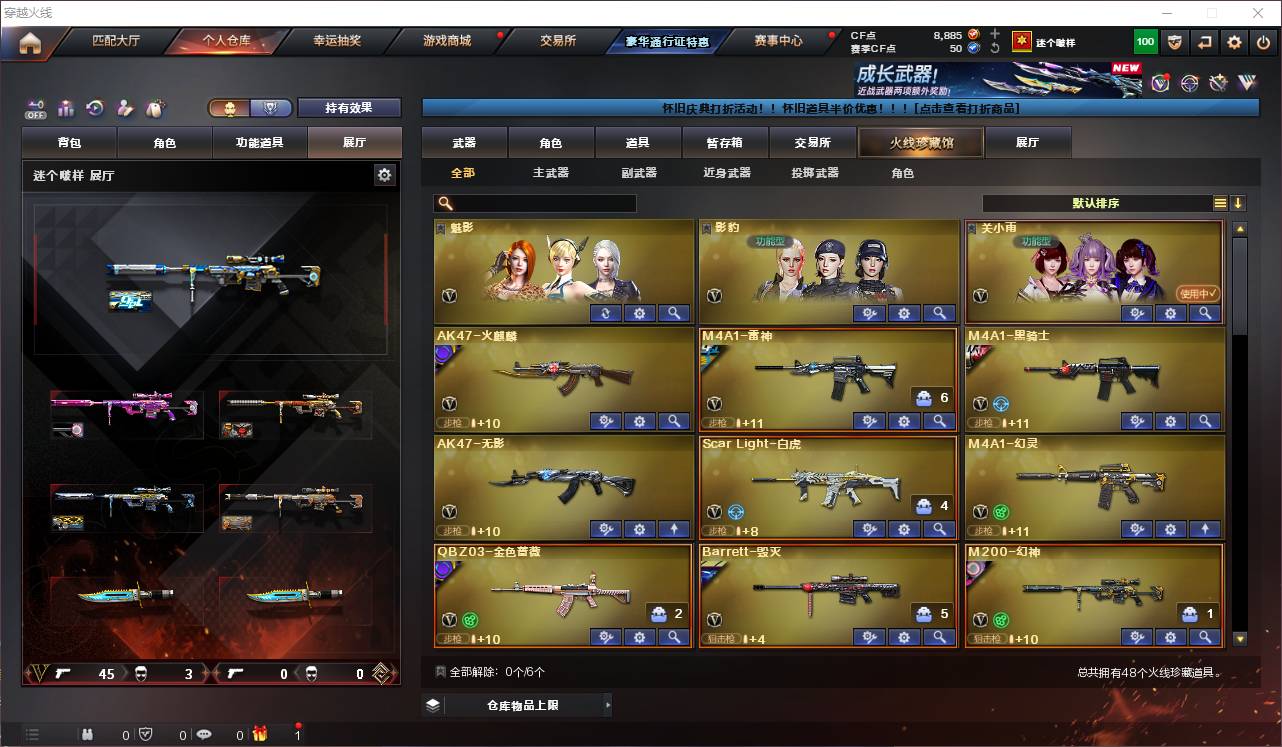The height and width of the screenshot is (747, 1282).
Task: Click the magnifier icon on AK47-火麒麟 card
Action: pyautogui.click(x=675, y=421)
